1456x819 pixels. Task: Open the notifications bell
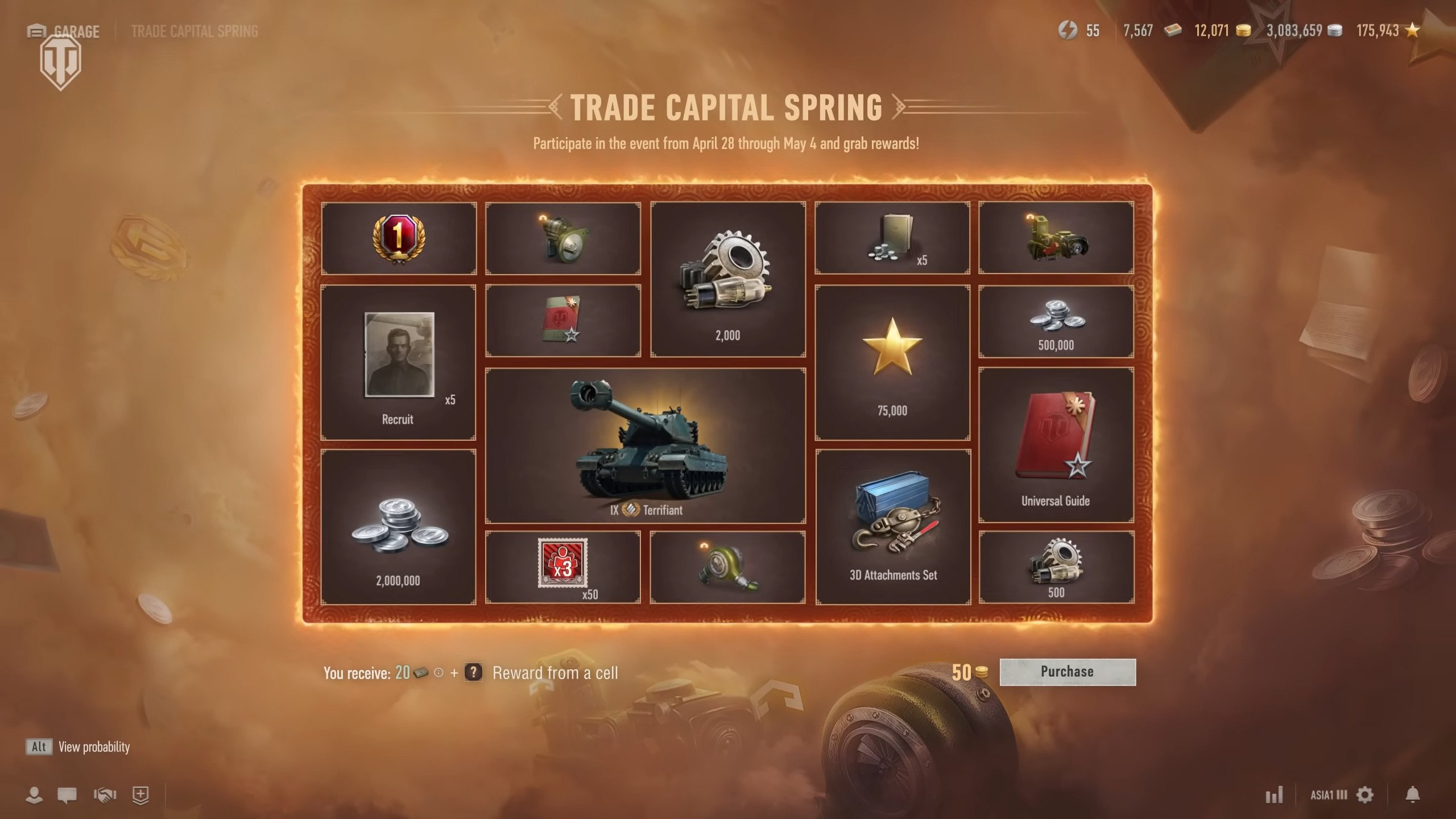click(1413, 795)
